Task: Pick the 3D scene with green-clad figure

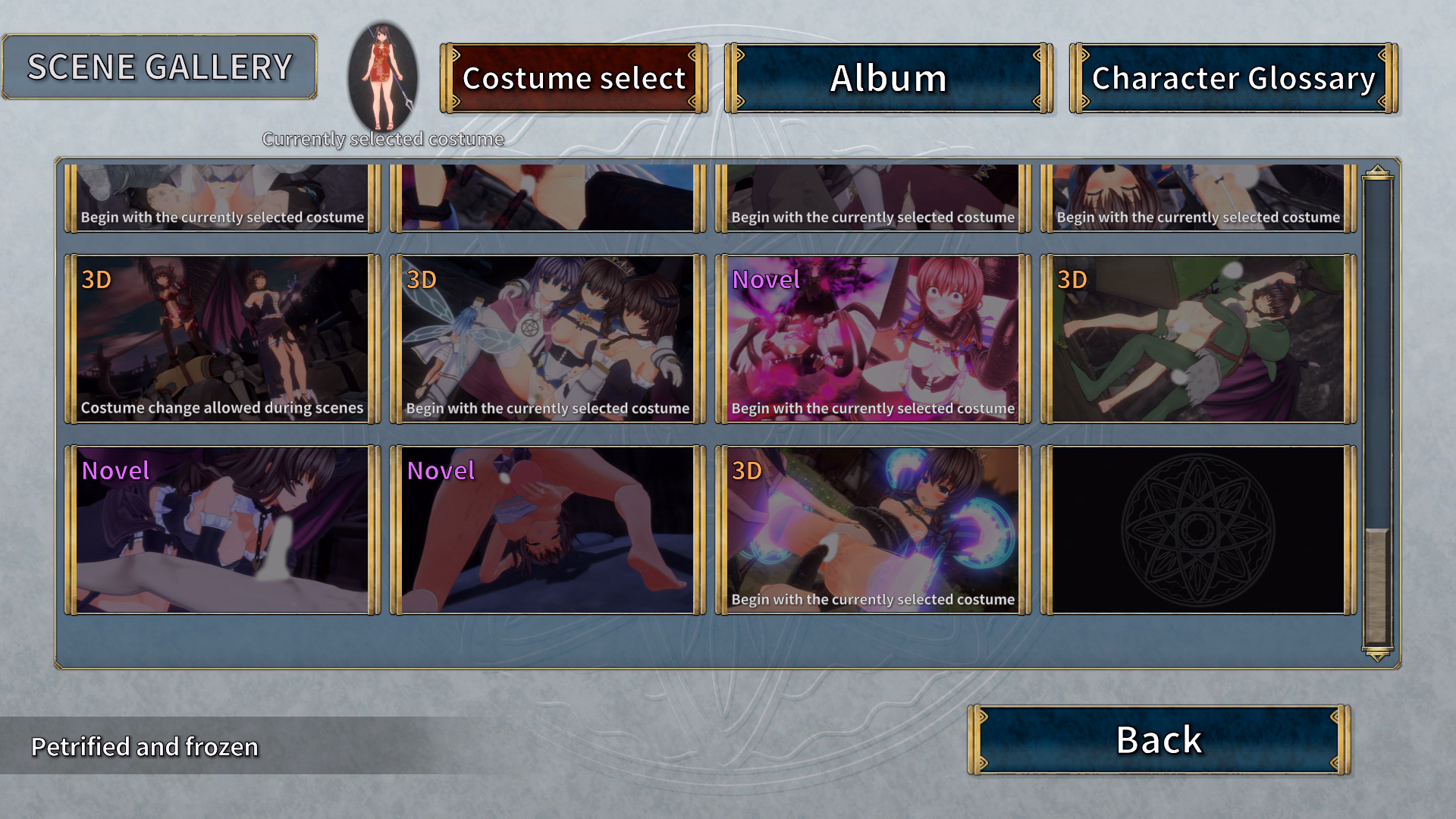Action: point(1198,339)
